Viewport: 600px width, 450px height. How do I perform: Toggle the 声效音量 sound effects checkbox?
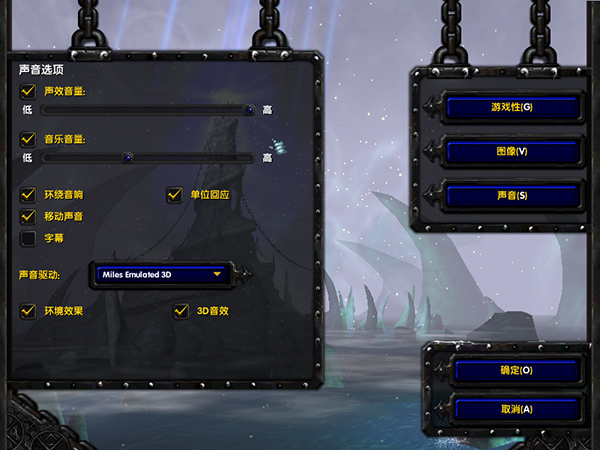click(x=28, y=92)
